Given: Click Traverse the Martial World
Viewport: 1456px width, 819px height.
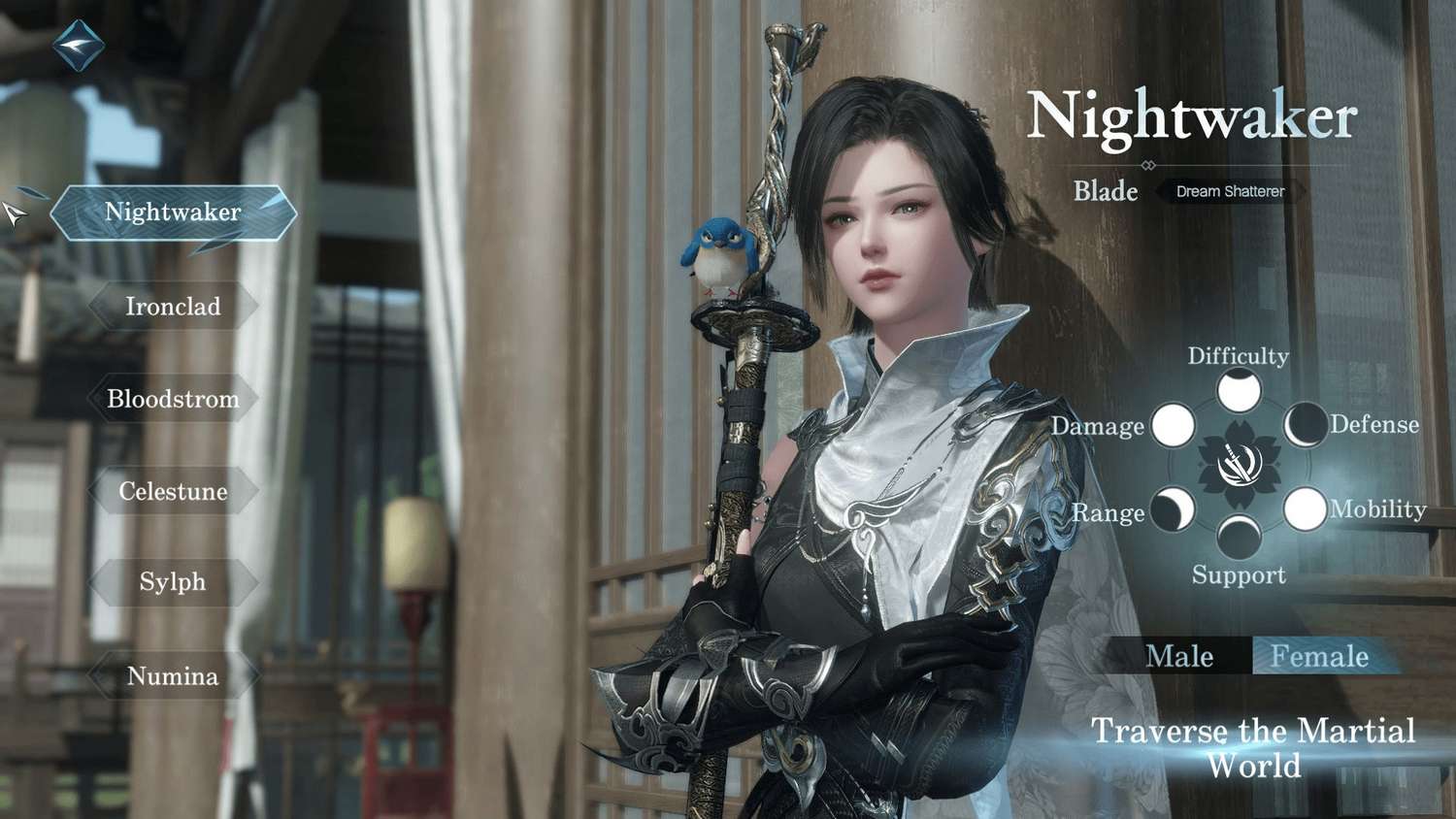Looking at the screenshot, I should click(x=1253, y=747).
